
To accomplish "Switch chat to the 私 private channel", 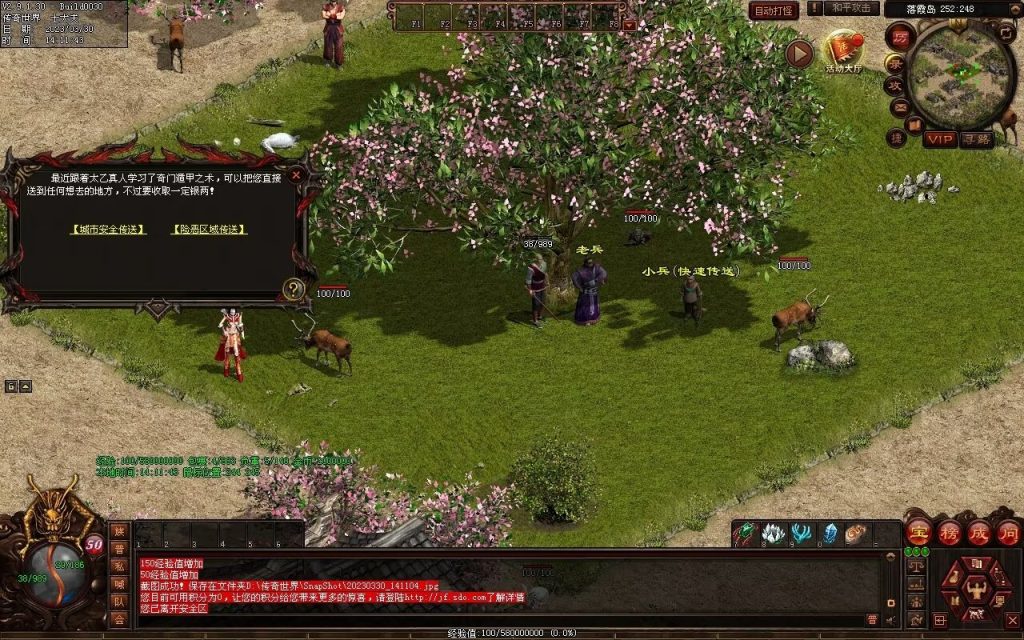I will tap(119, 566).
